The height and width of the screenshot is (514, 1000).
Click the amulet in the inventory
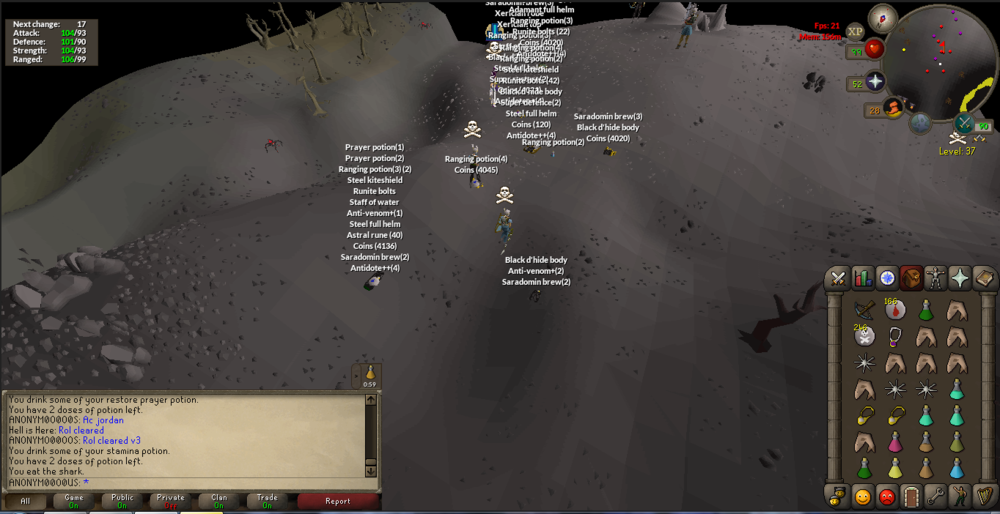tap(895, 336)
